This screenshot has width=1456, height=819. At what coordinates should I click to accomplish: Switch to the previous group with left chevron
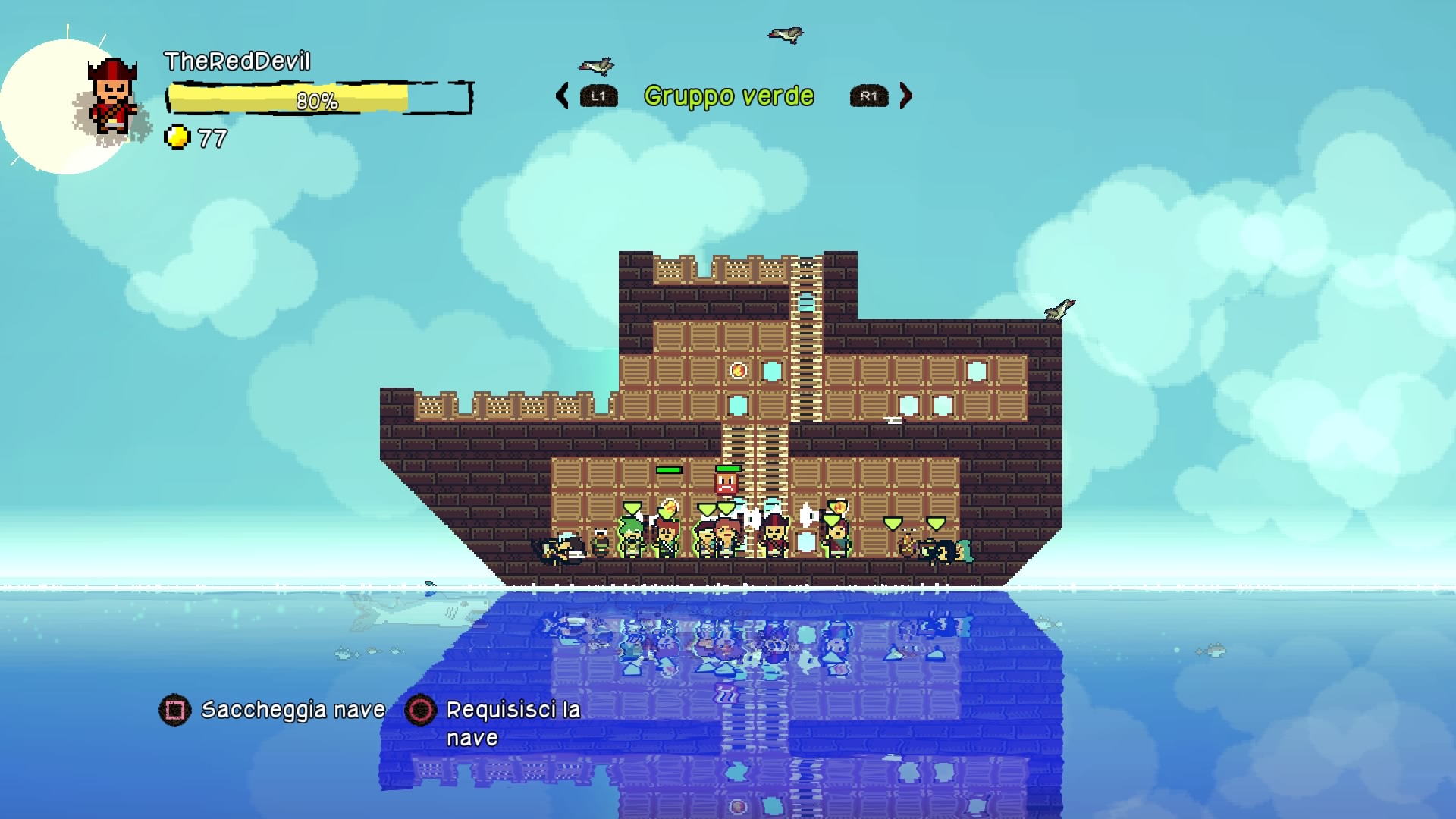[x=563, y=96]
